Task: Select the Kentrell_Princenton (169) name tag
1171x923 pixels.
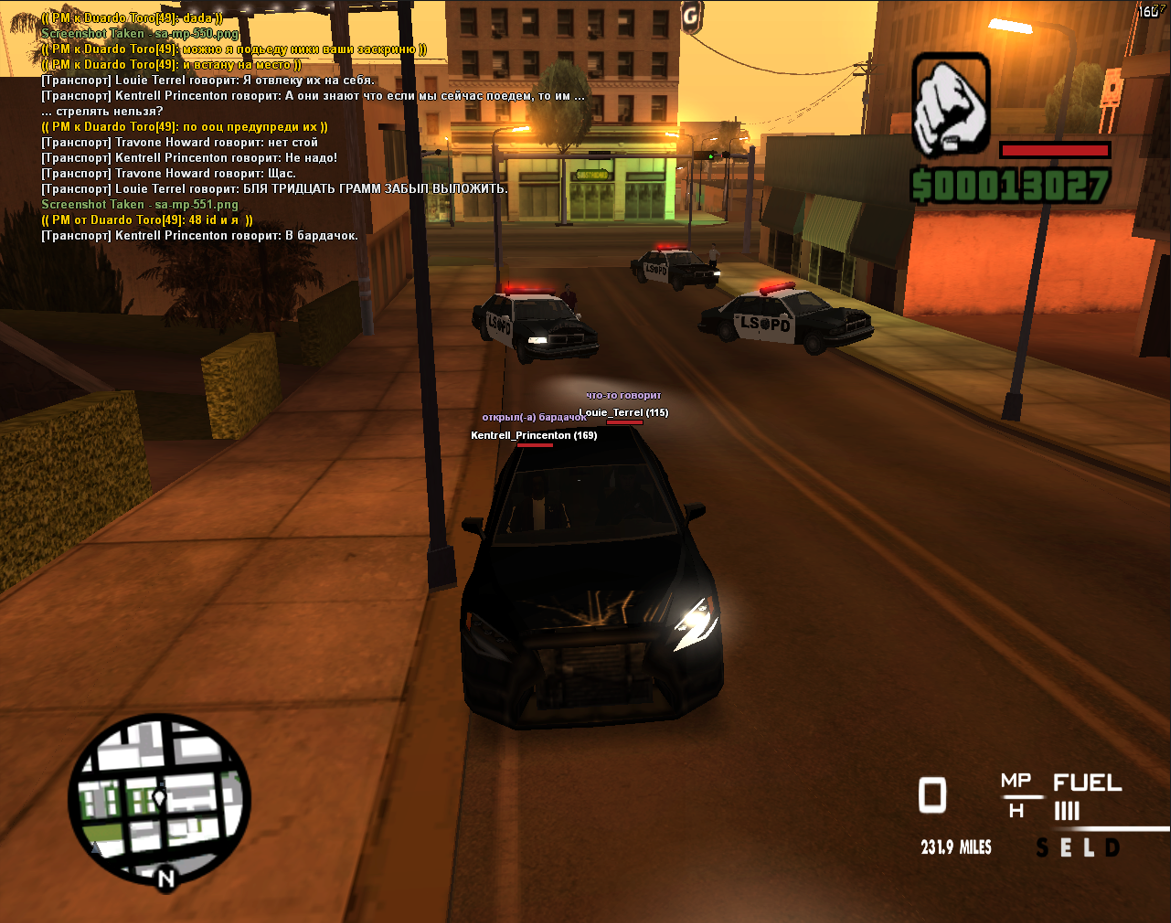Action: (534, 436)
